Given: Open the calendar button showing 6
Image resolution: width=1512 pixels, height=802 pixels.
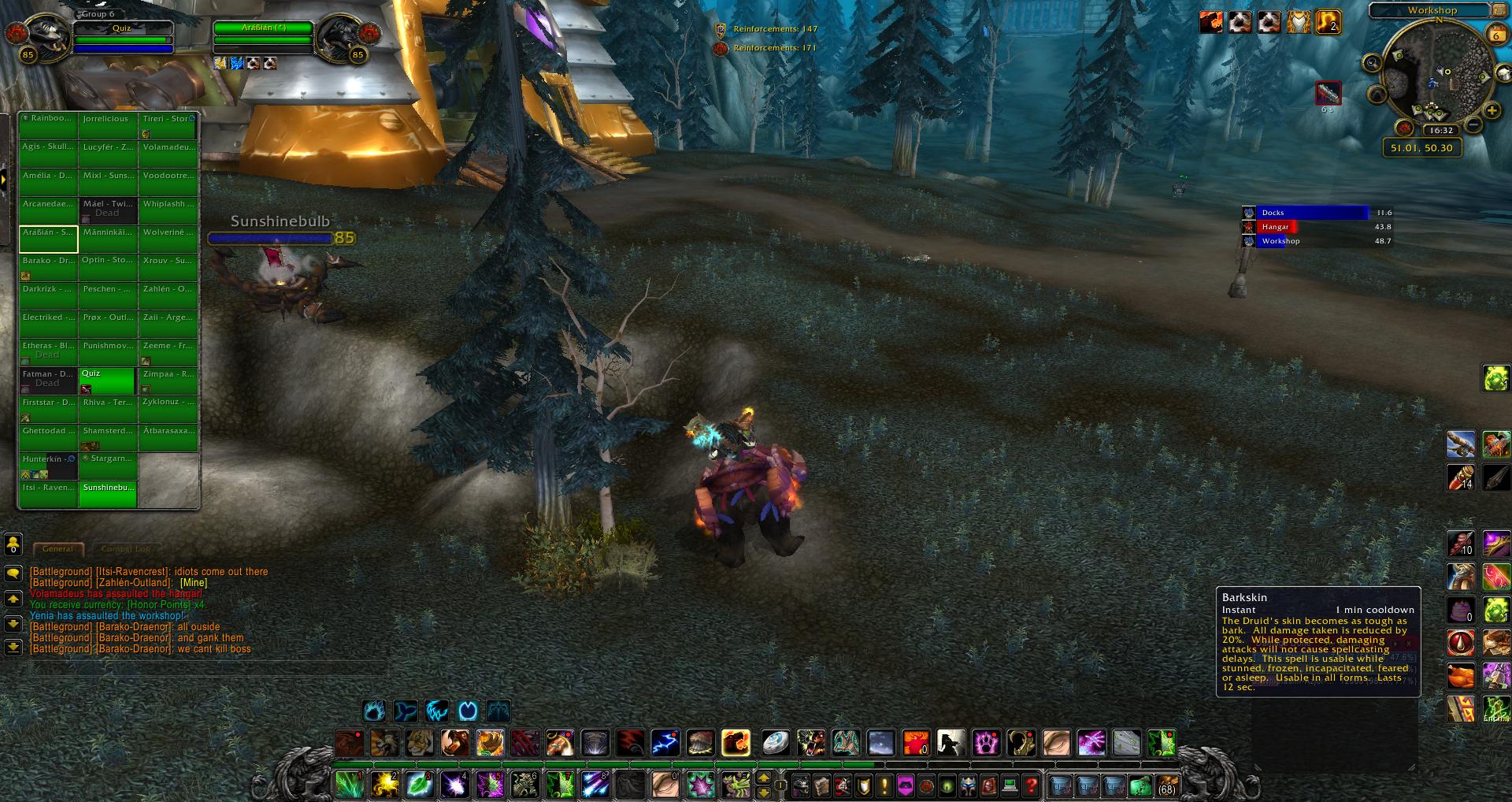Looking at the screenshot, I should (1495, 35).
